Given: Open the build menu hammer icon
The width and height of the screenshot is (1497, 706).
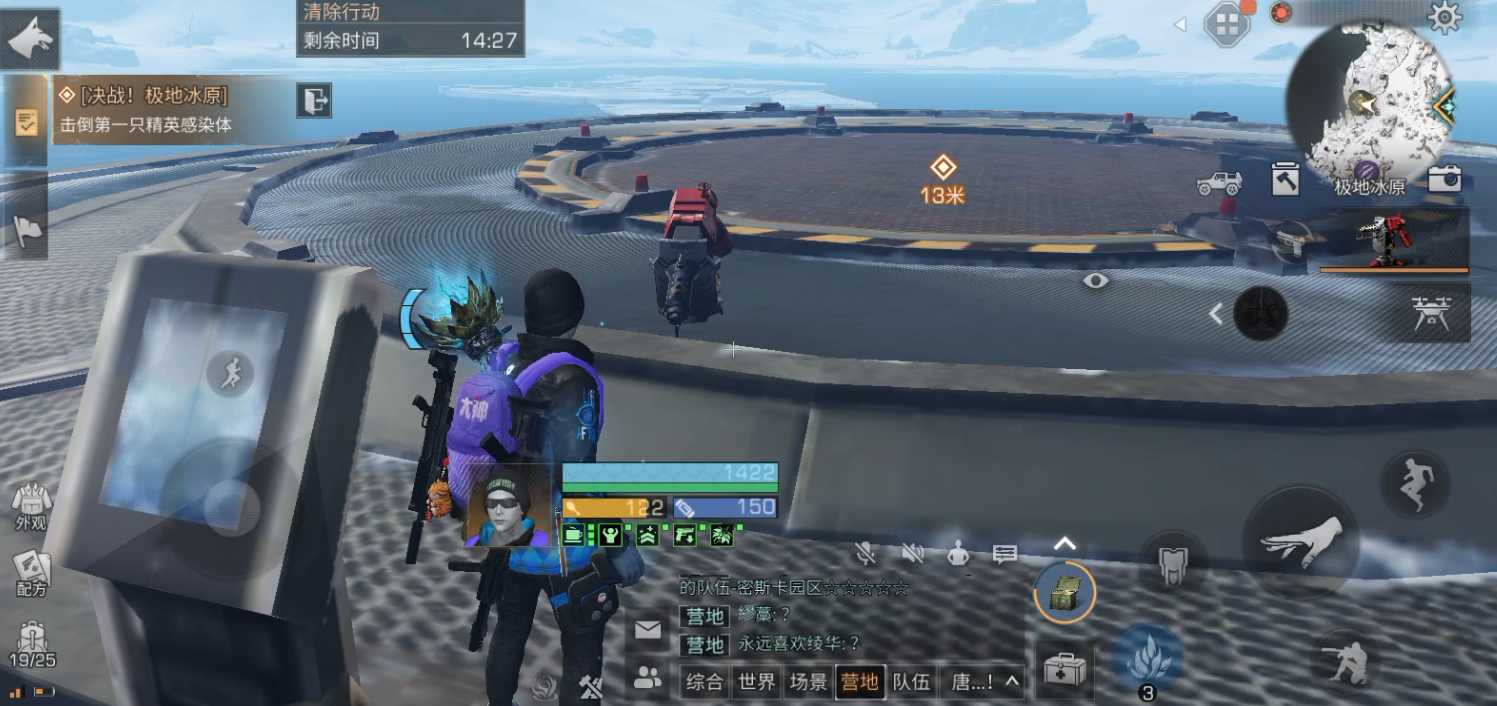Looking at the screenshot, I should (x=1285, y=179).
